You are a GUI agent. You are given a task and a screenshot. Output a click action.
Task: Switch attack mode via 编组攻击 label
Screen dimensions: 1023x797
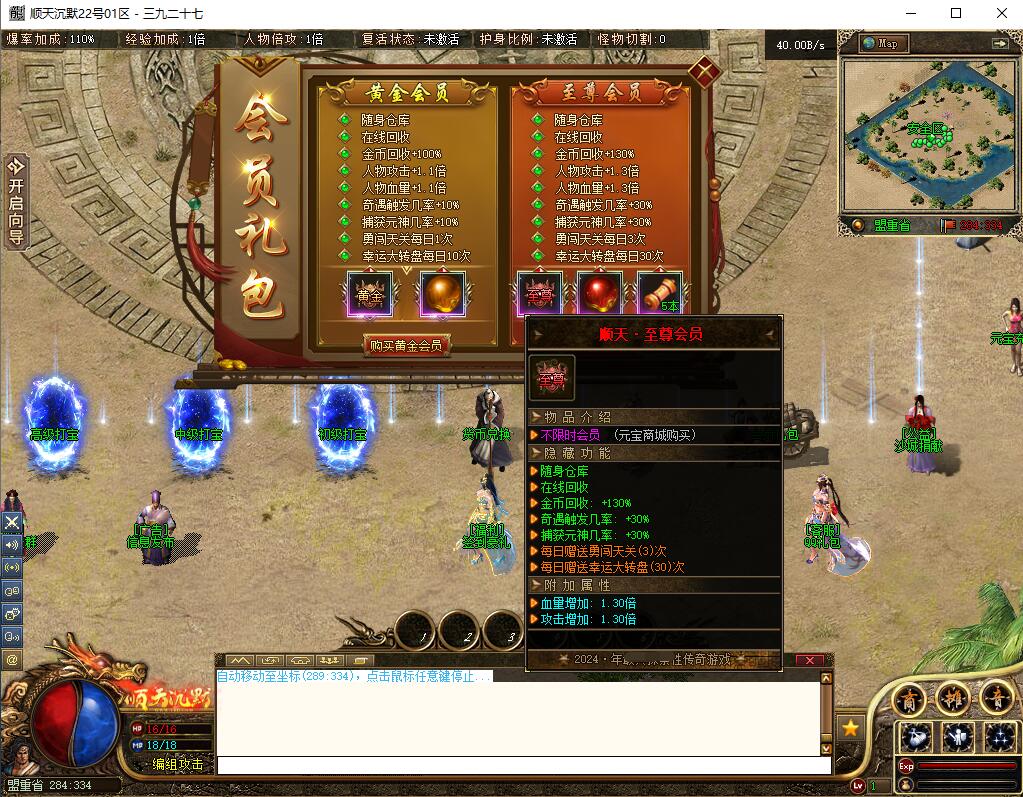[x=178, y=764]
